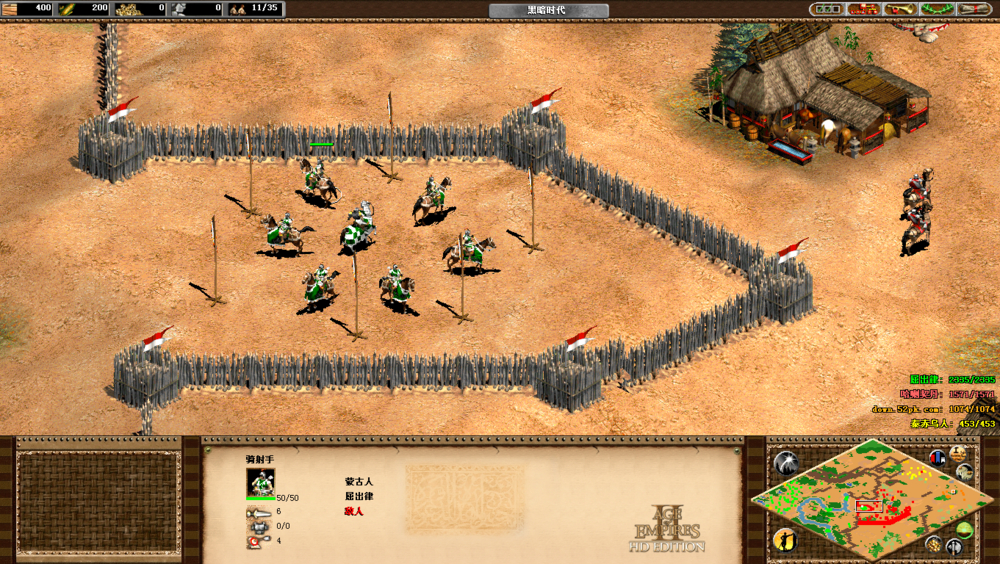Viewport: 1000px width, 564px height.
Task: Click the minimap terrain view
Action: click(870, 500)
